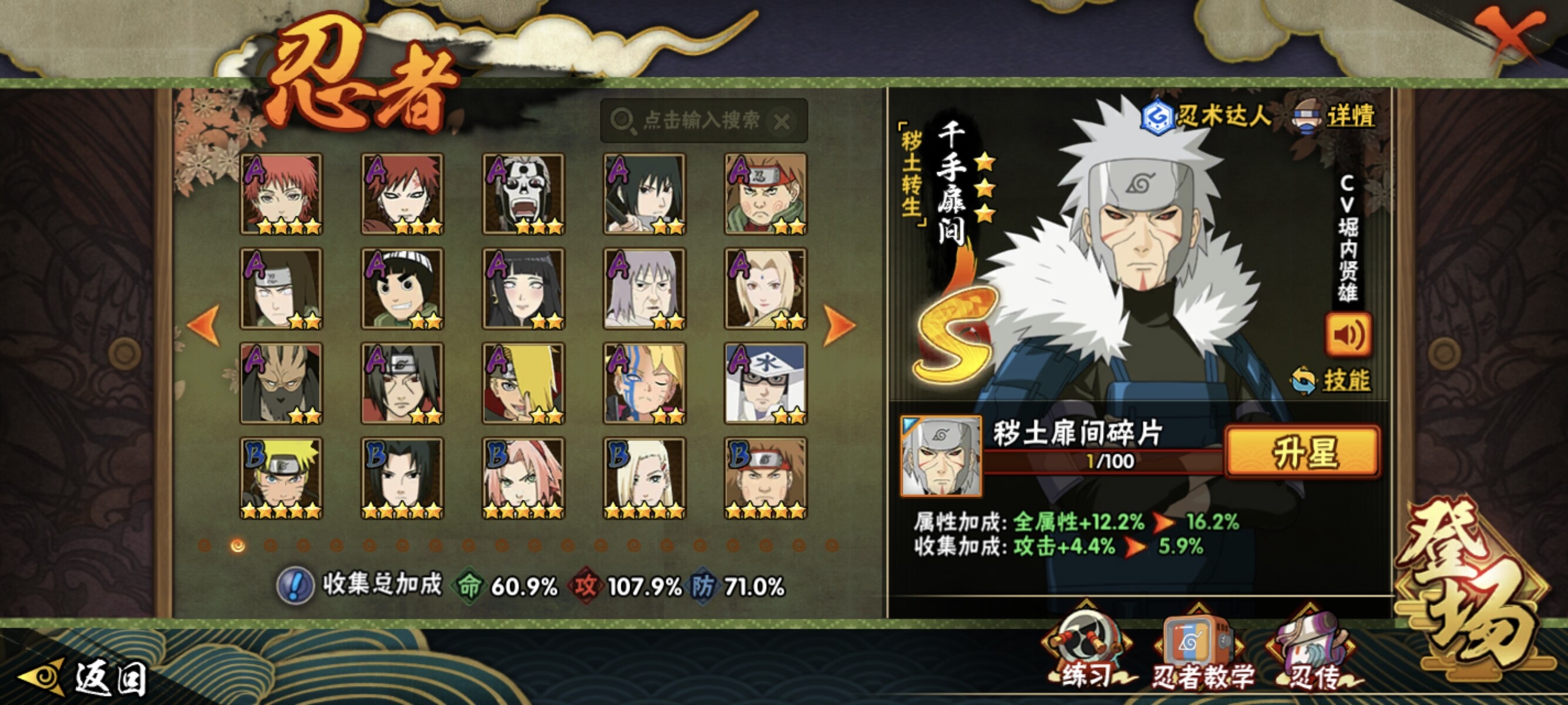Viewport: 1568px width, 705px height.
Task: Choose the A-rank Rock Lee portrait
Action: click(402, 288)
